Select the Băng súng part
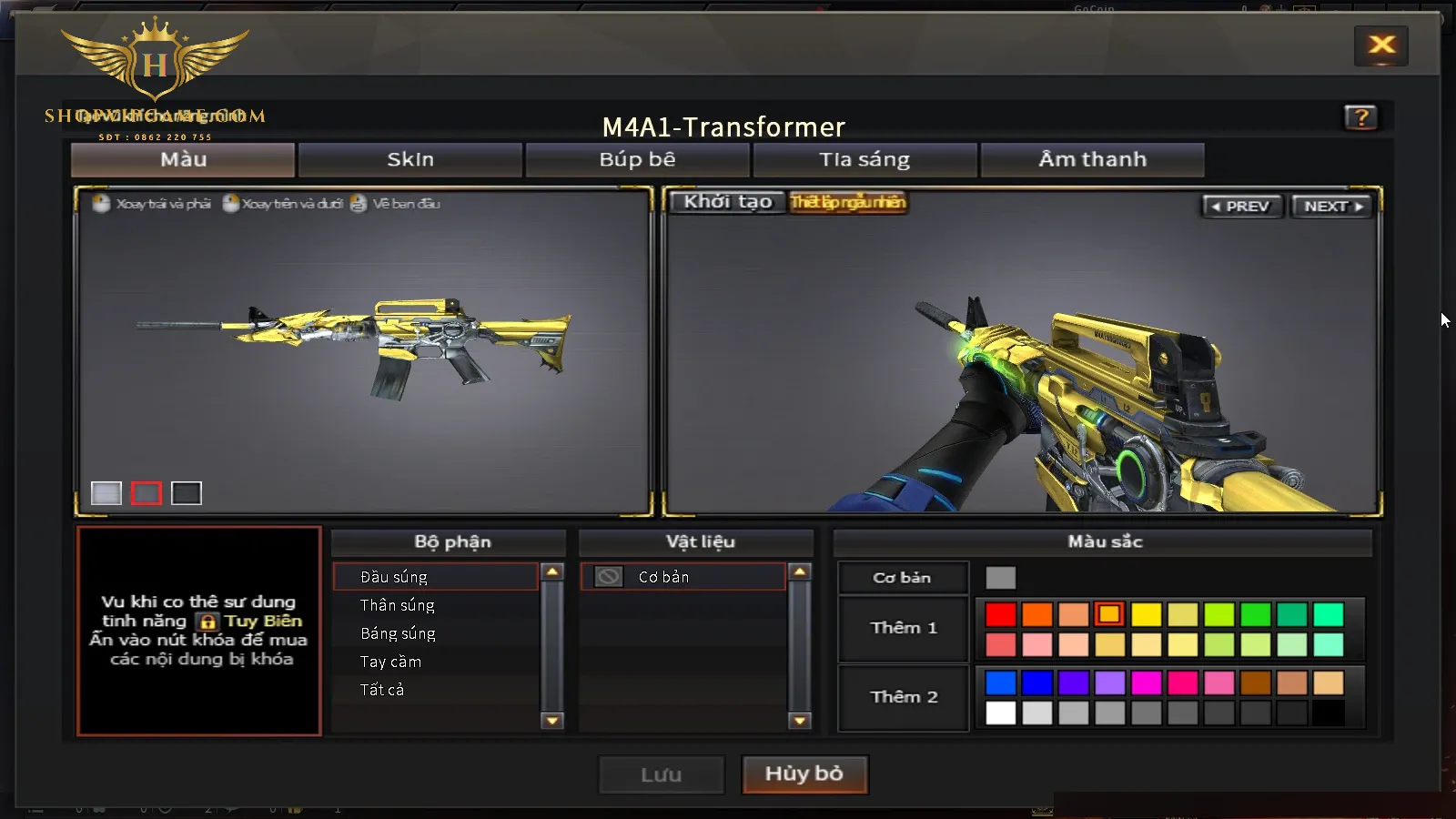Image resolution: width=1456 pixels, height=819 pixels. [398, 633]
